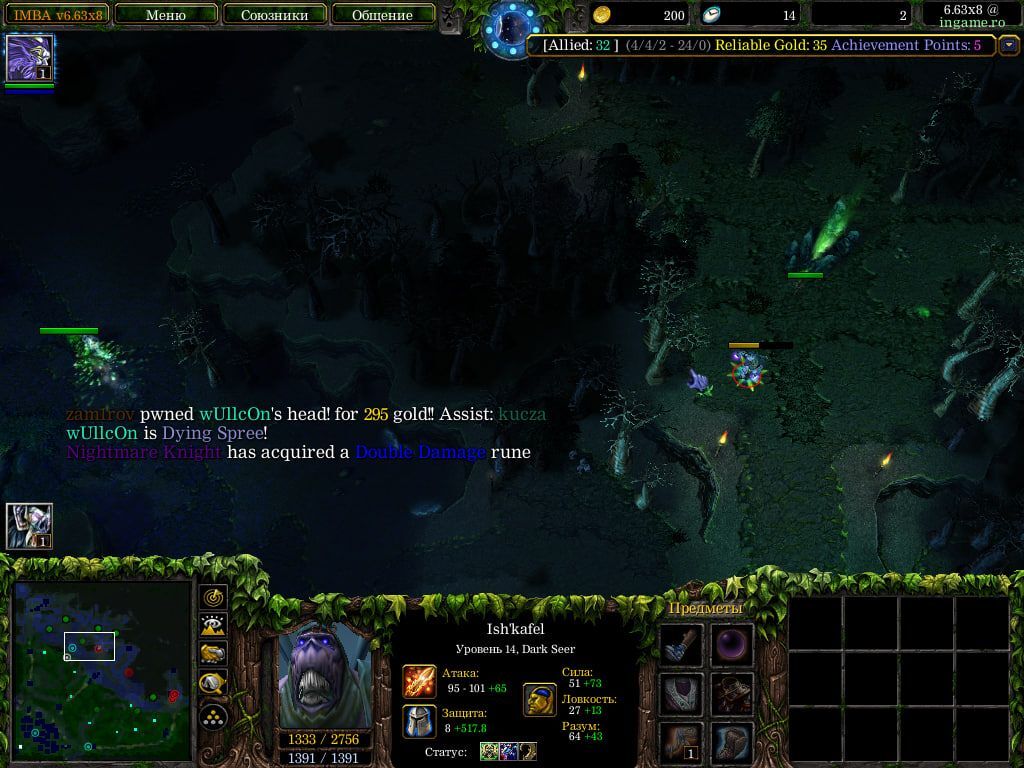This screenshot has width=1024, height=768.
Task: Select the brown satchel item in the inventory
Action: (x=732, y=694)
